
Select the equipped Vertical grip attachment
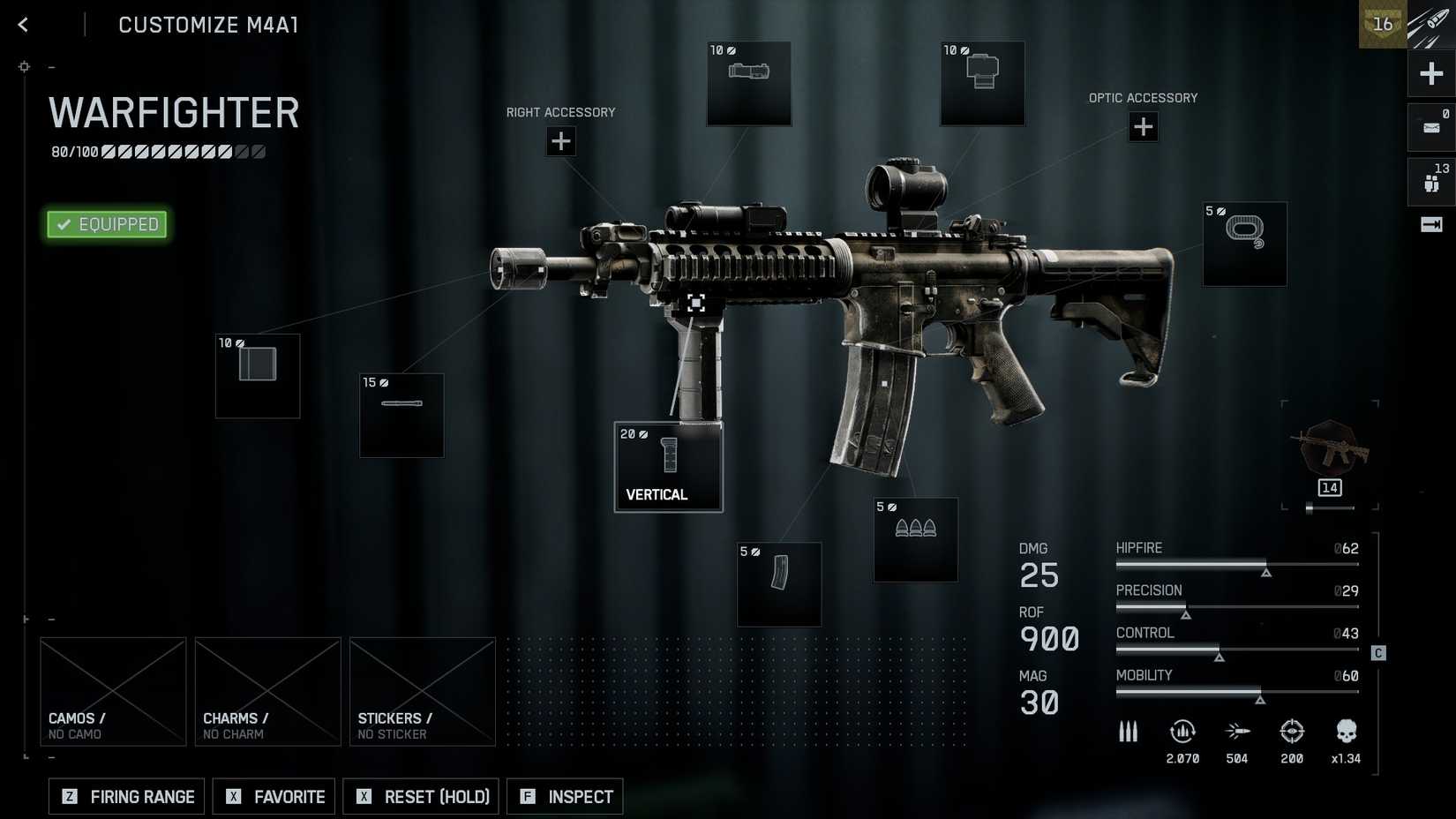point(668,467)
